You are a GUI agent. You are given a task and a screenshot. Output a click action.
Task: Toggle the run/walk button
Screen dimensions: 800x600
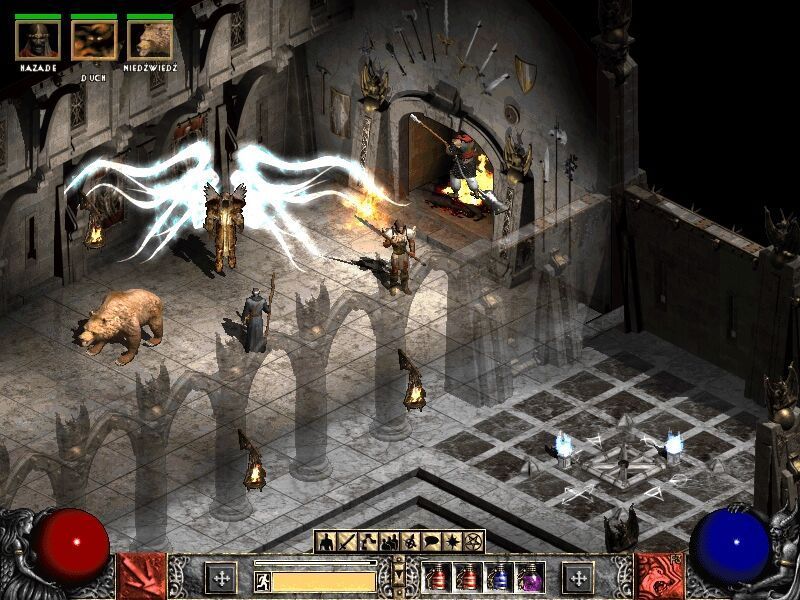coord(263,580)
